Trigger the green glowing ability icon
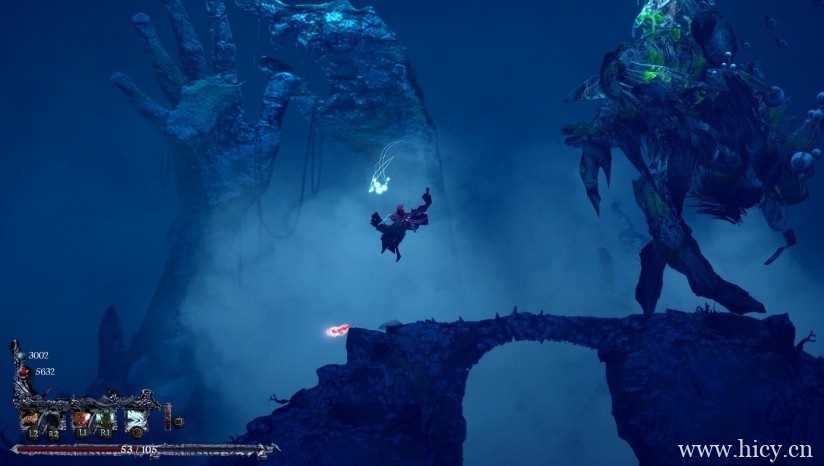Image resolution: width=824 pixels, height=466 pixels. coord(105,420)
